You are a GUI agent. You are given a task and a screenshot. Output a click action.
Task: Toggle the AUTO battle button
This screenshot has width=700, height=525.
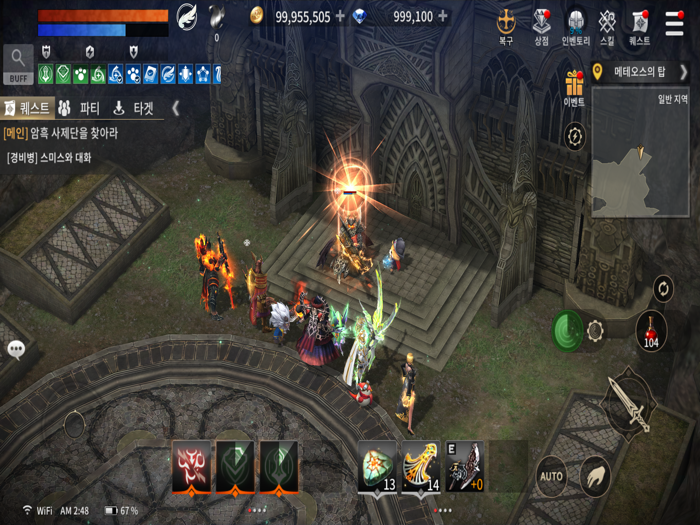[551, 476]
